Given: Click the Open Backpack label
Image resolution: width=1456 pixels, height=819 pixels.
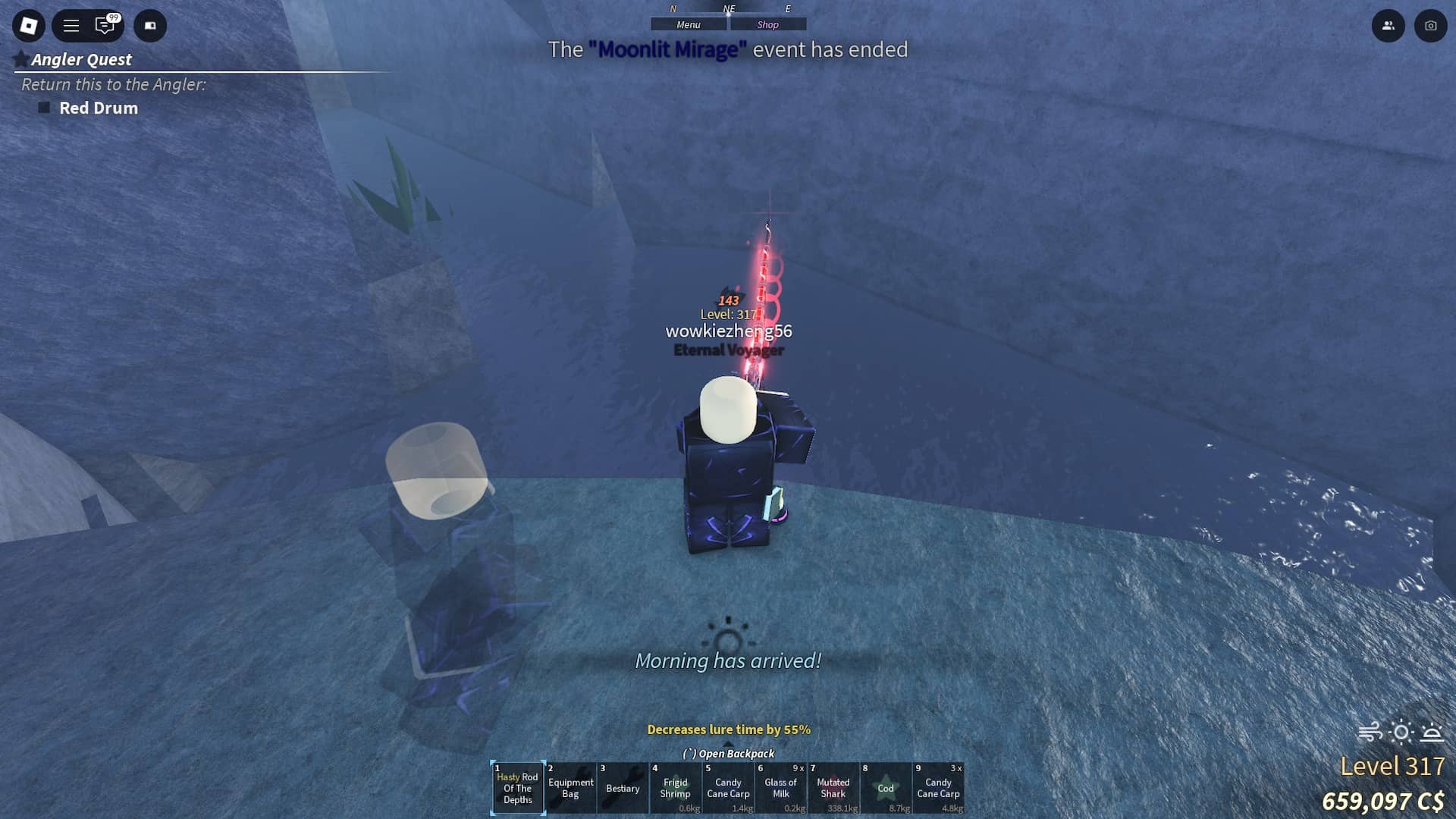Looking at the screenshot, I should (x=729, y=754).
